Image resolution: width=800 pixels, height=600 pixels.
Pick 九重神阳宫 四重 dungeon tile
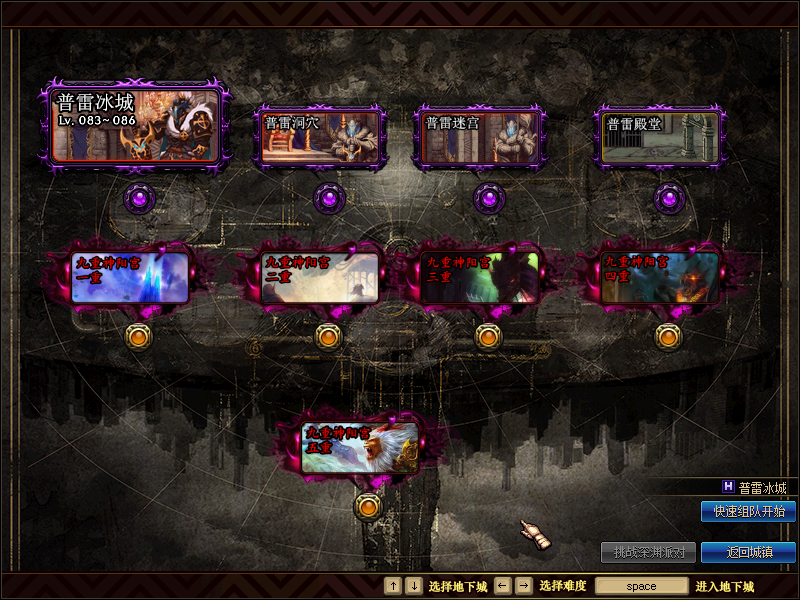pos(660,277)
